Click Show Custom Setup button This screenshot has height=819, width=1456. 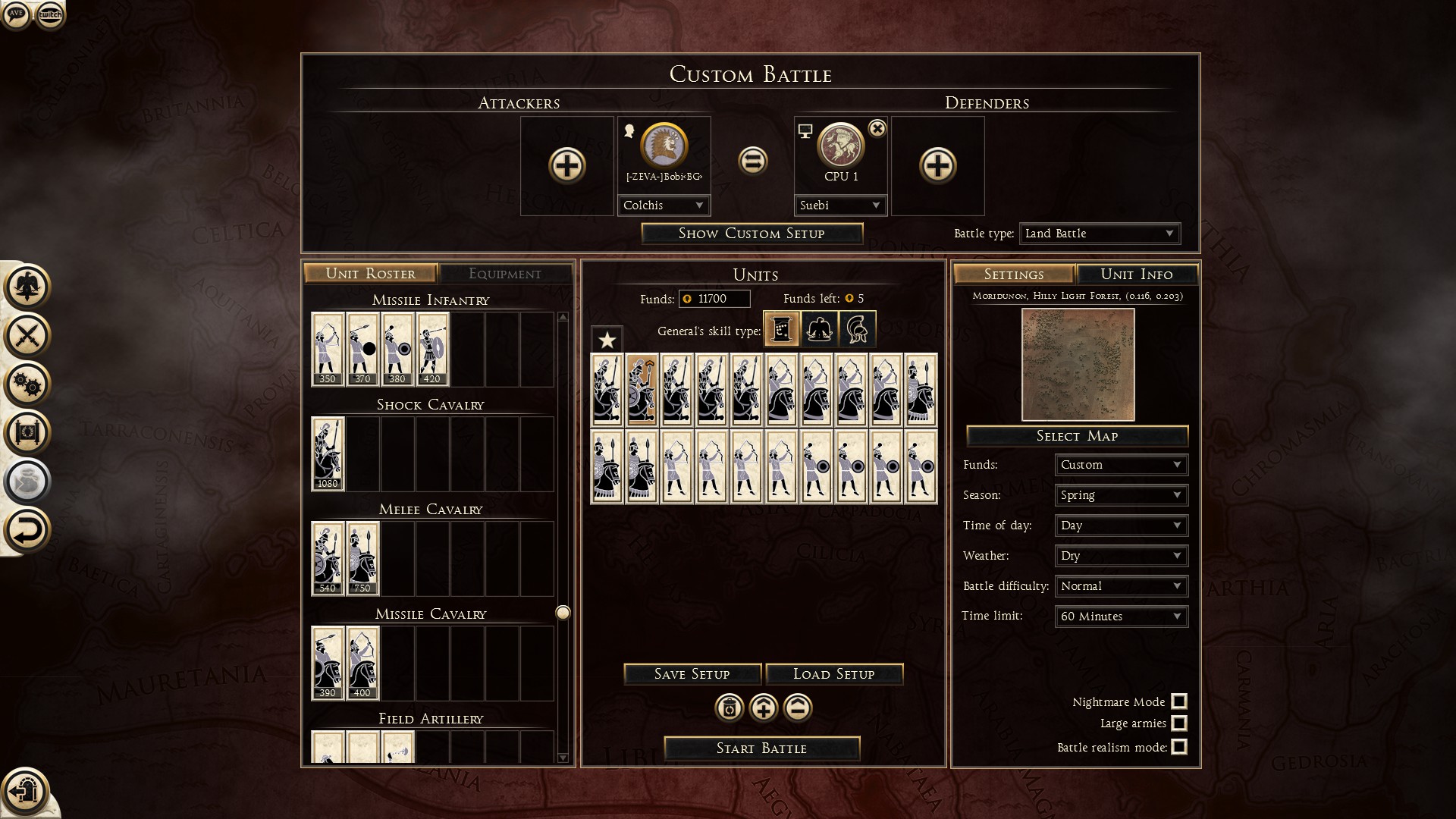[752, 234]
